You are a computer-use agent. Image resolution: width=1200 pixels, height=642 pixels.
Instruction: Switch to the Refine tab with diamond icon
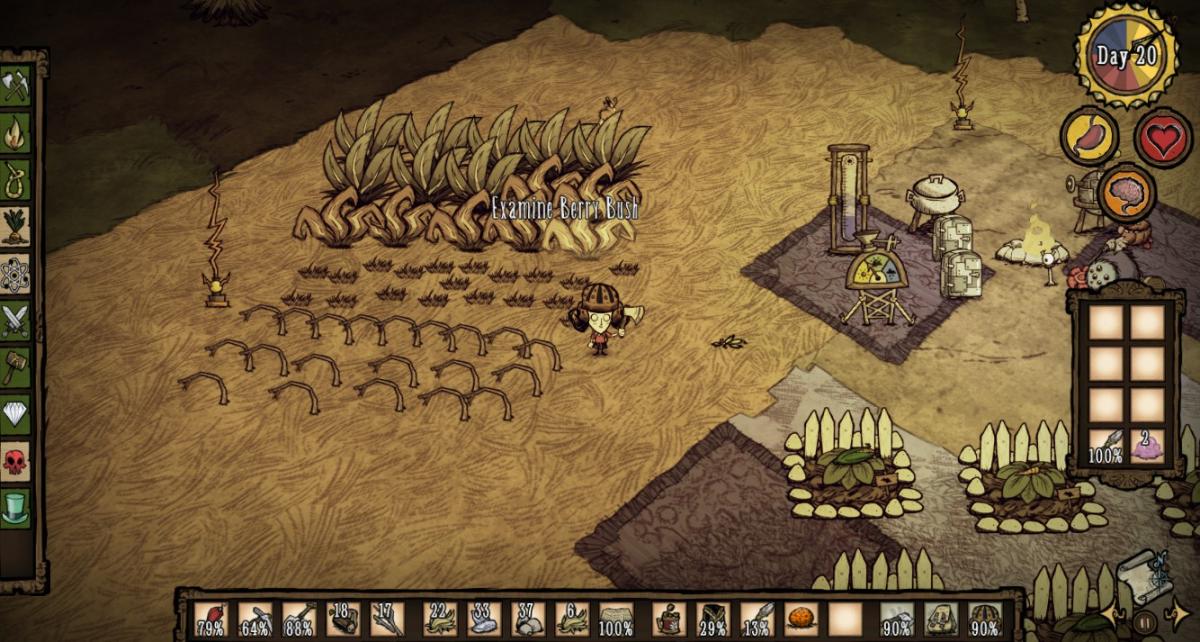pyautogui.click(x=16, y=414)
